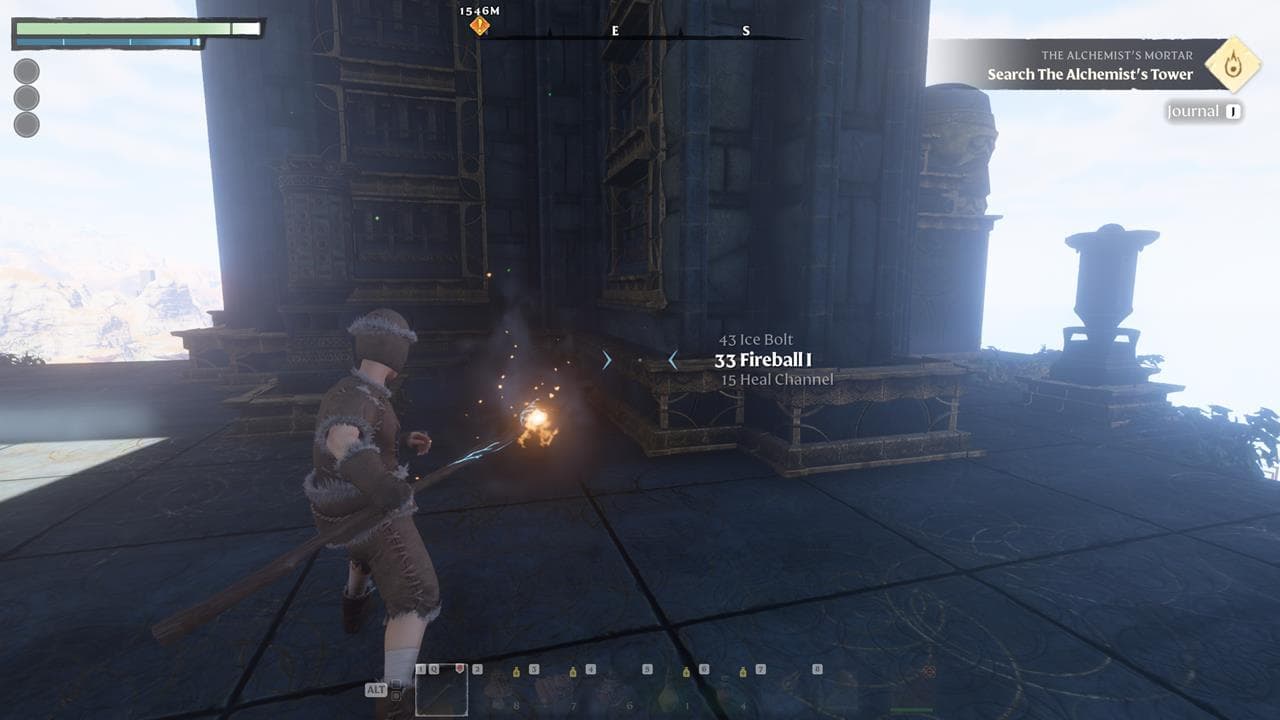Open the Search The Alchemist's Tower quest tracker
The height and width of the screenshot is (720, 1280).
pos(1090,74)
